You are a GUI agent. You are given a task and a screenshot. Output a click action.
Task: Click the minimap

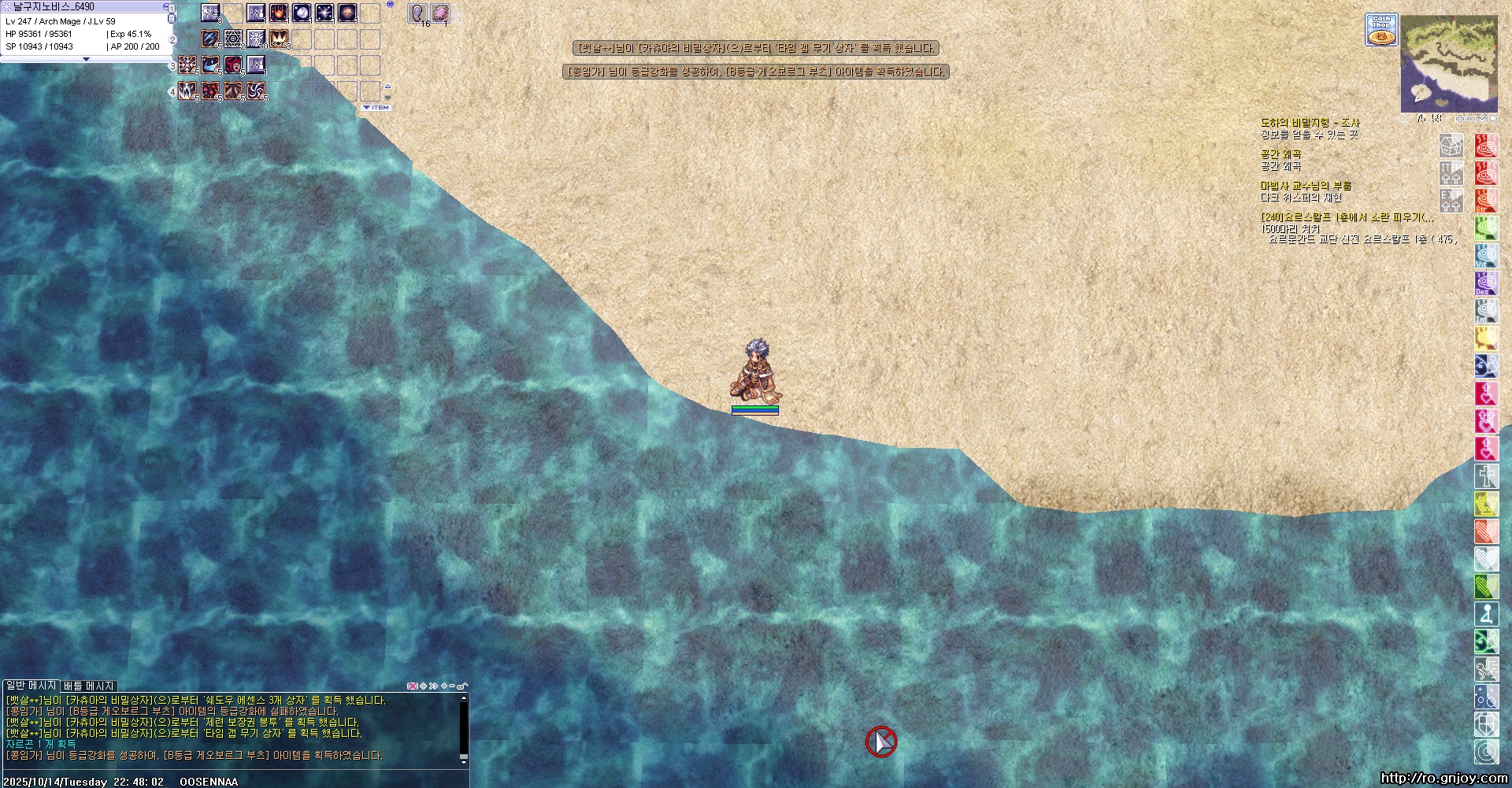pyautogui.click(x=1449, y=62)
